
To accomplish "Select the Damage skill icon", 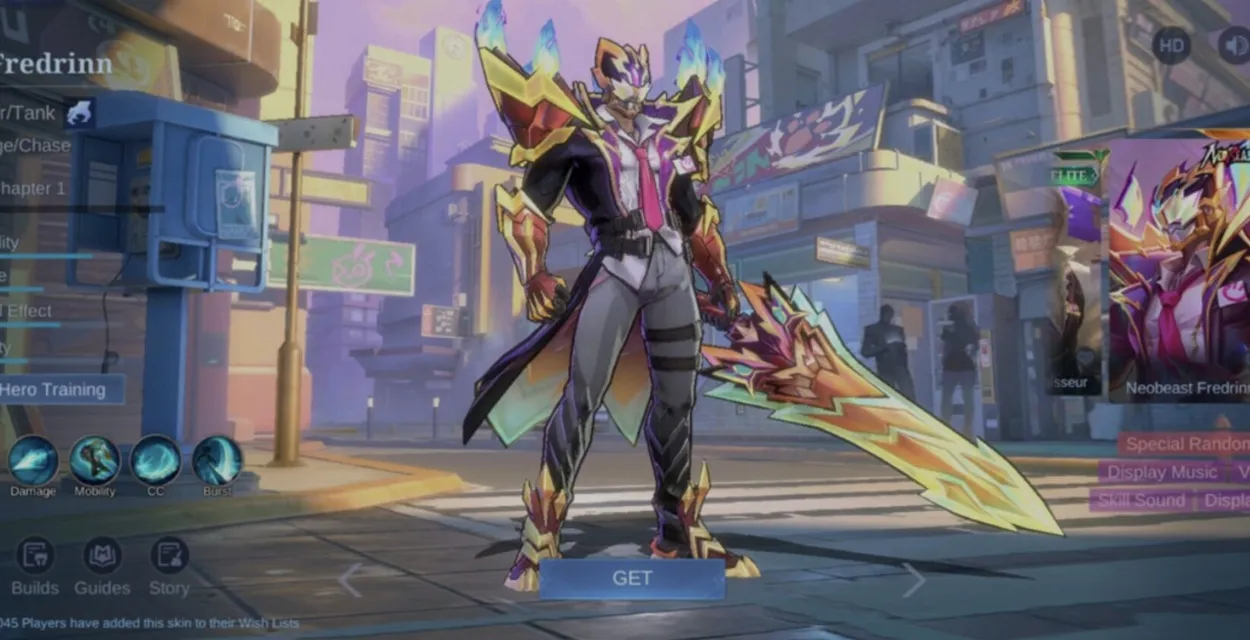I will click(33, 461).
